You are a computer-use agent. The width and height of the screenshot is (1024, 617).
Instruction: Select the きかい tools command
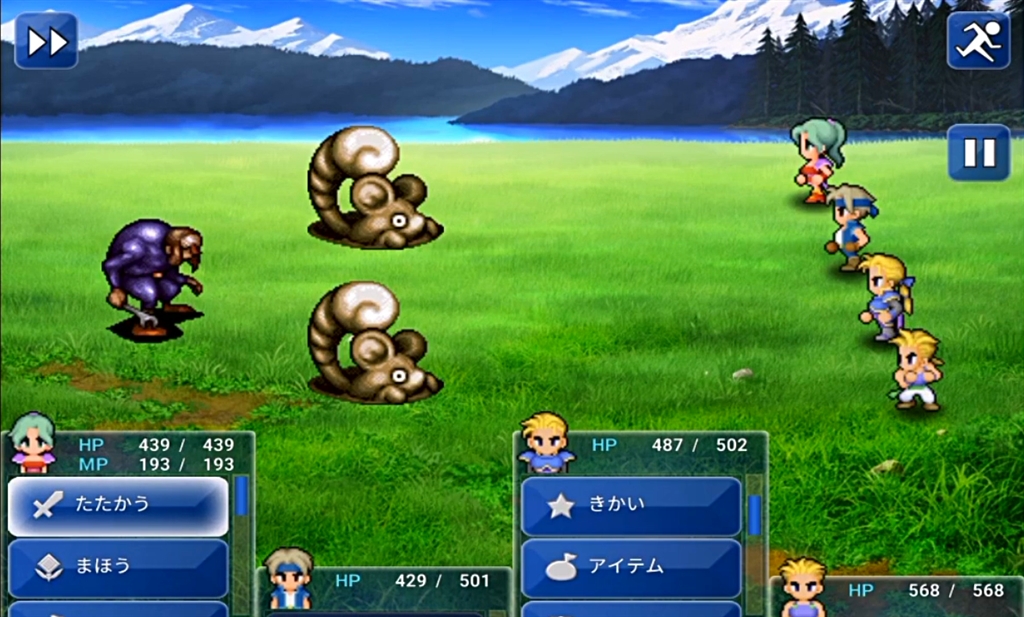(x=631, y=506)
